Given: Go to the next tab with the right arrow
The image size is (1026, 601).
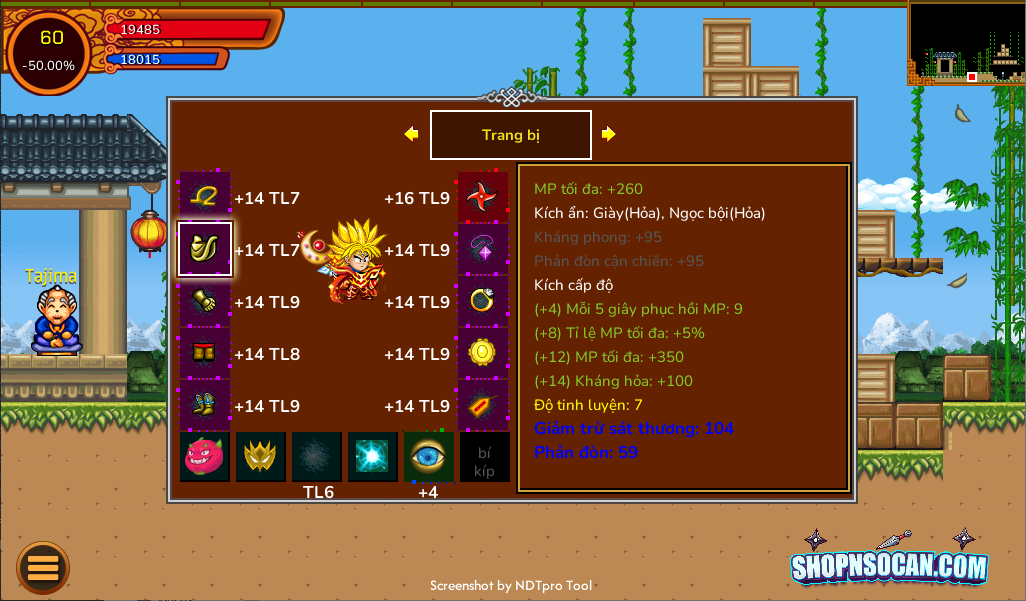Looking at the screenshot, I should [x=608, y=134].
